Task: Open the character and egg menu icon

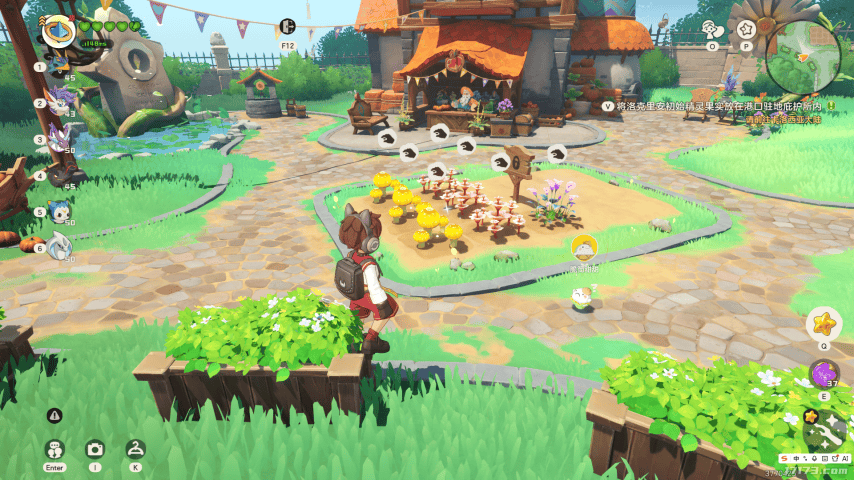Action: pos(712,29)
